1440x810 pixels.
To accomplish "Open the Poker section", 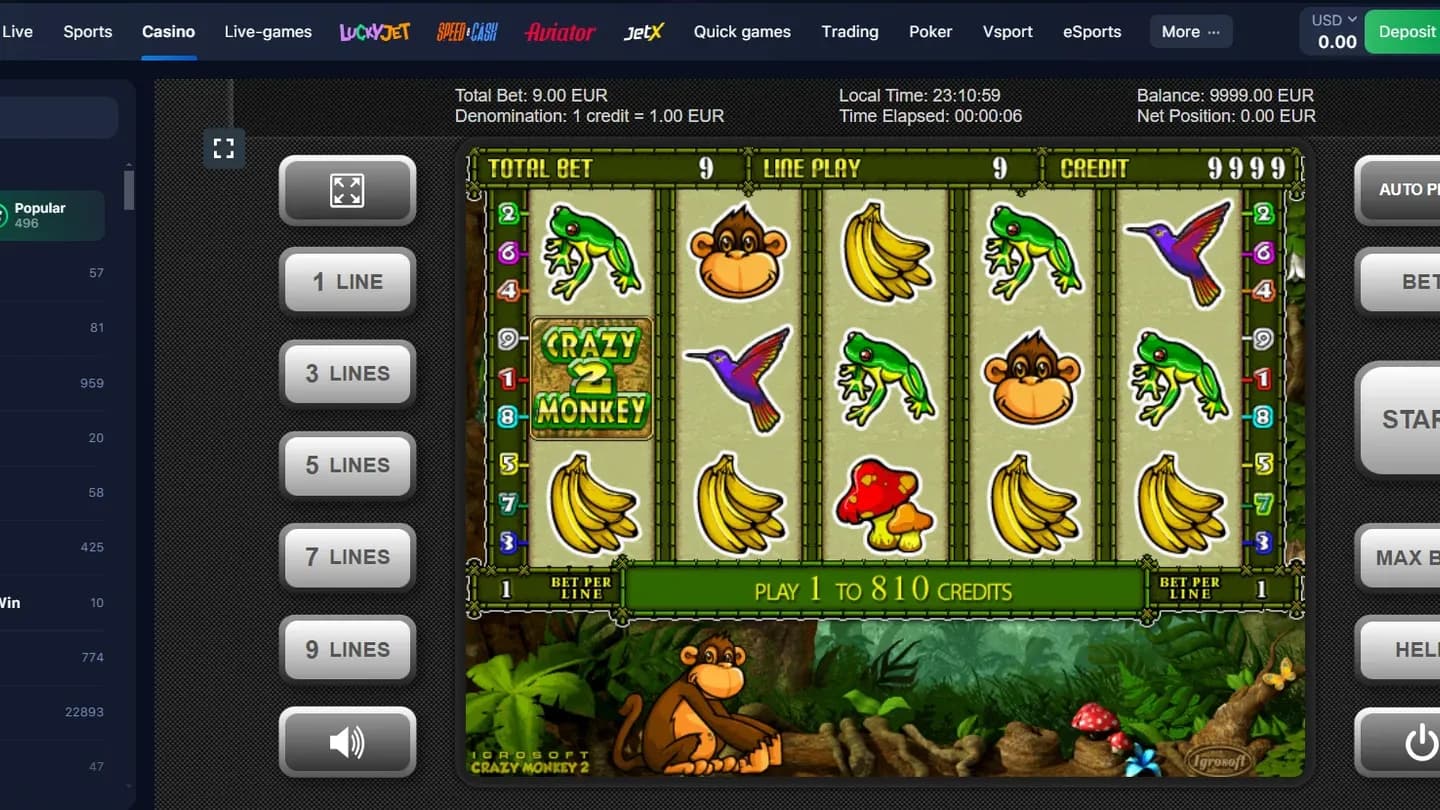I will 930,31.
